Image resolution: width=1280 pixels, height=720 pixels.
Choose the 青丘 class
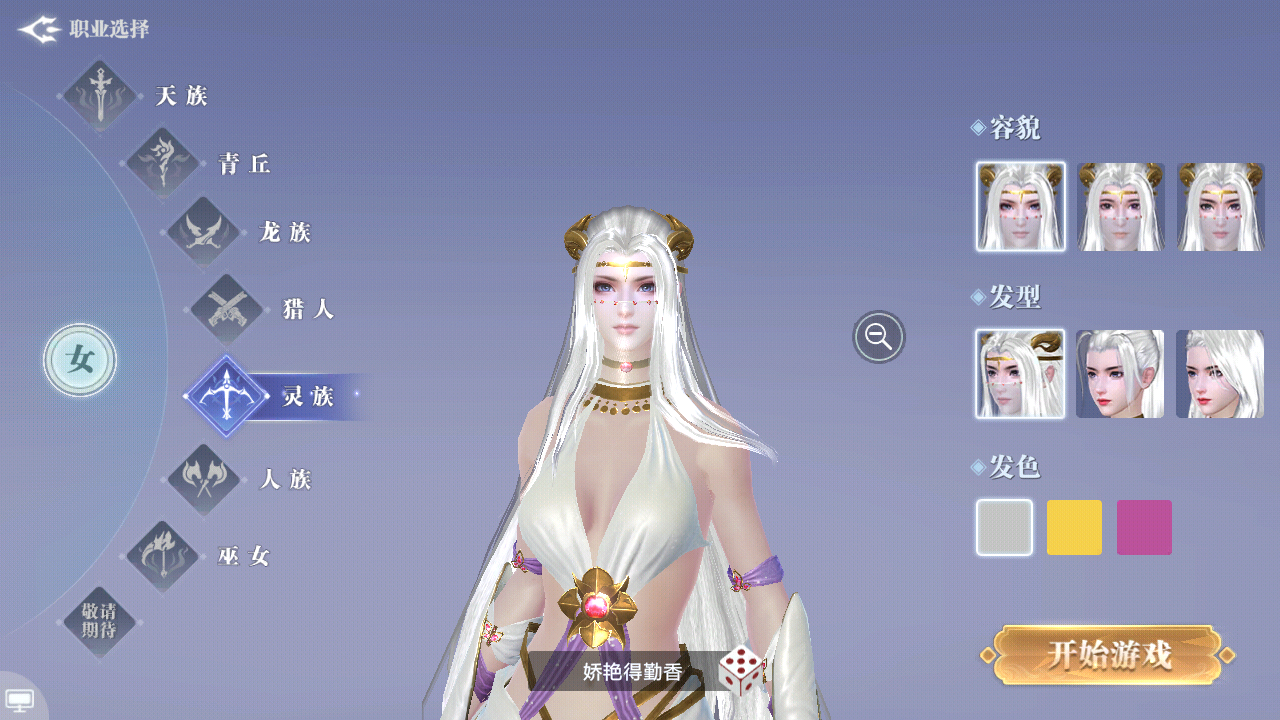coord(163,163)
